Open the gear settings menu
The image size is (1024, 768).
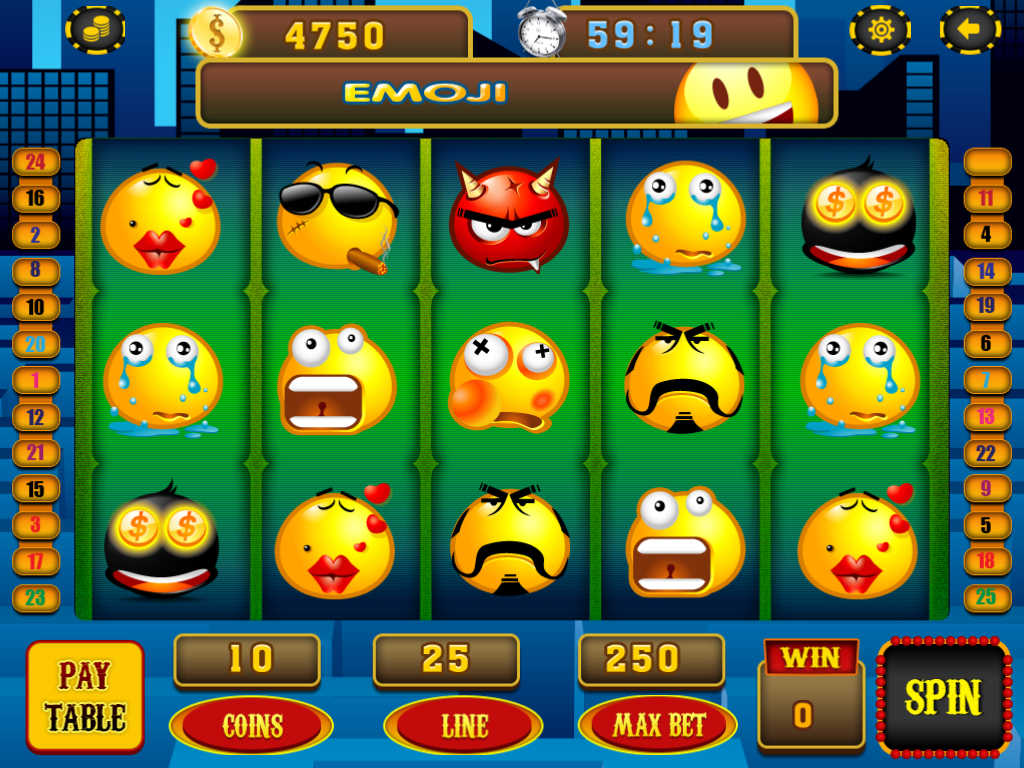(x=880, y=30)
